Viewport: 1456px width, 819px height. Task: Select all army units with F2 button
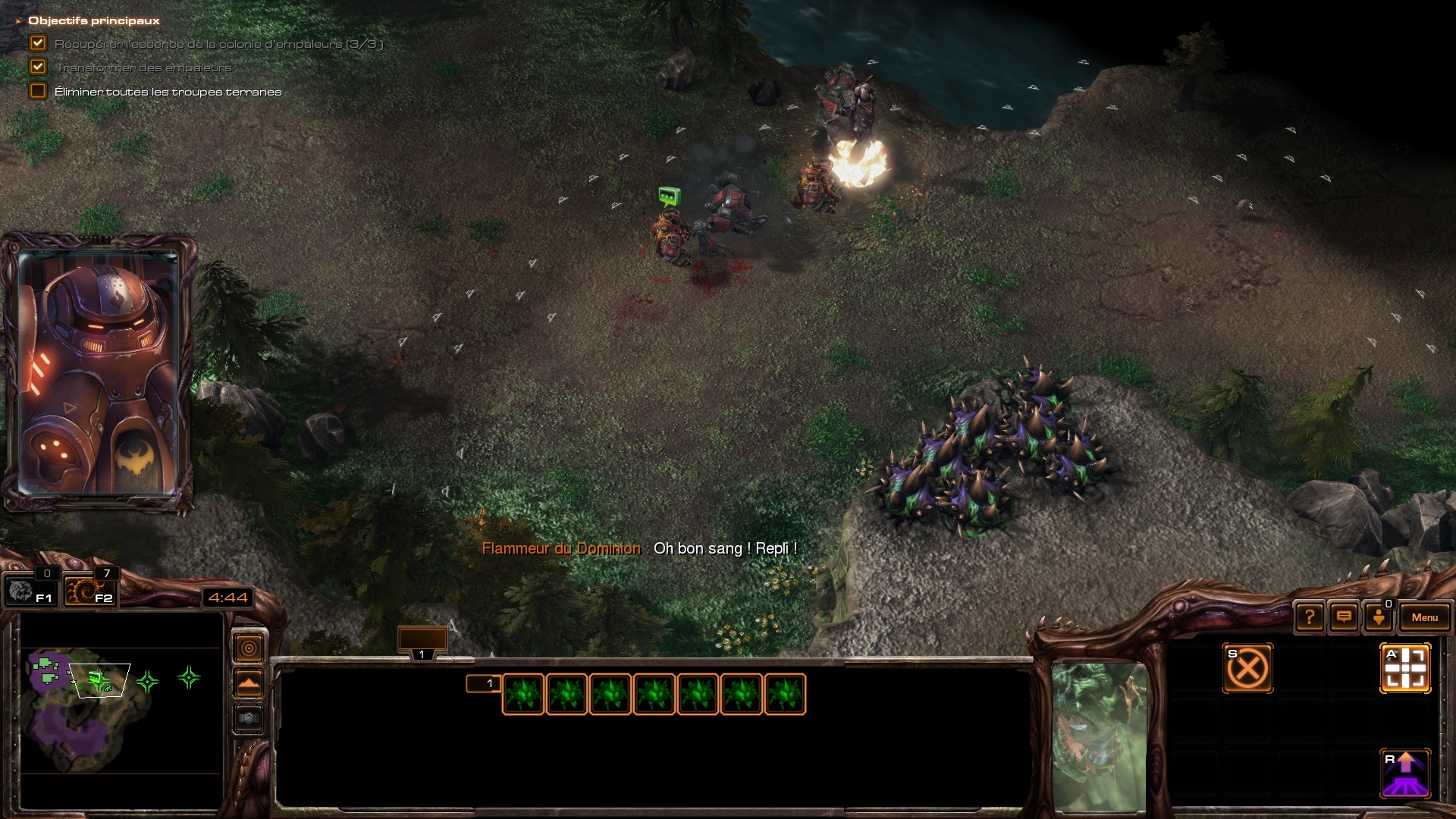[89, 591]
